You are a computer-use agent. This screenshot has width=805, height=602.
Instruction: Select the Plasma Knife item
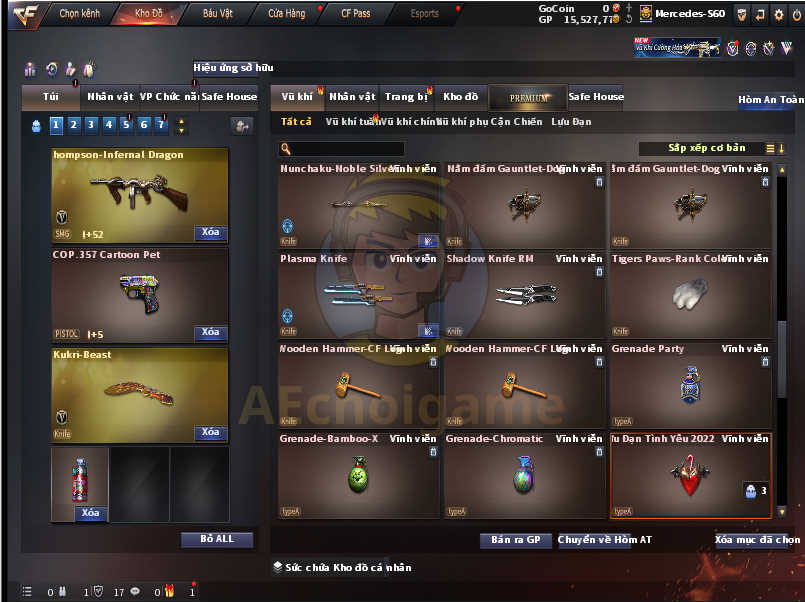358,293
